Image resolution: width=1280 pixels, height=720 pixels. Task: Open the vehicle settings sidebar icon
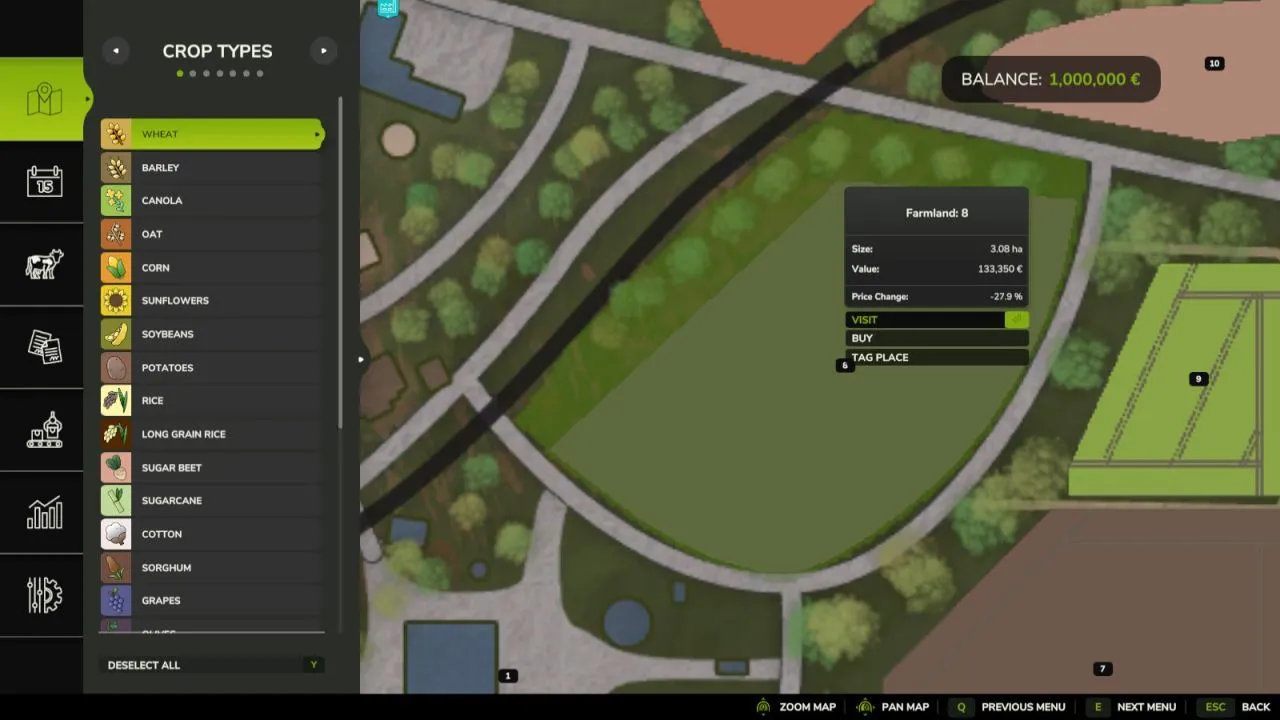[42, 595]
